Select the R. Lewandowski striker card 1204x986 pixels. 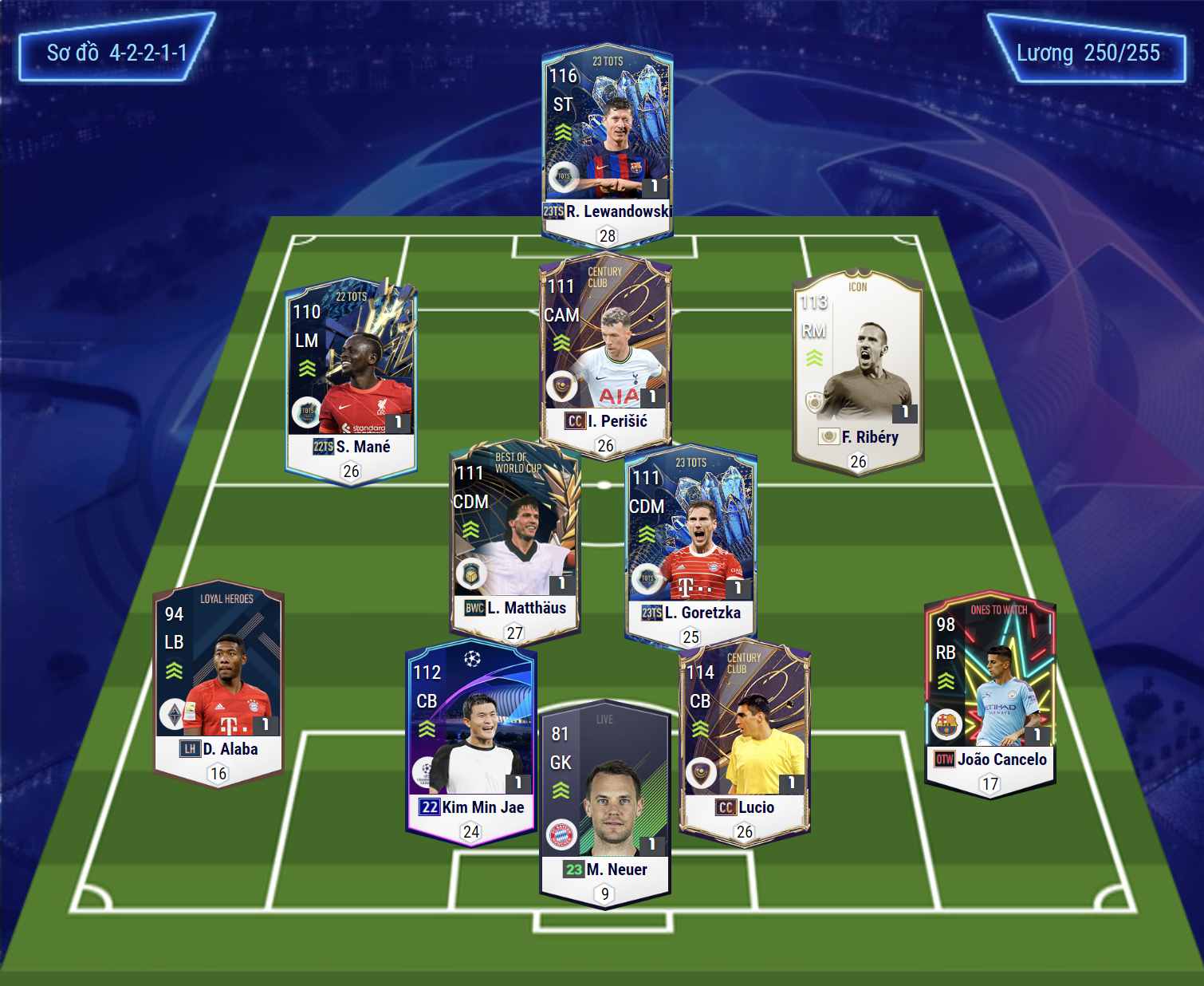tap(607, 144)
